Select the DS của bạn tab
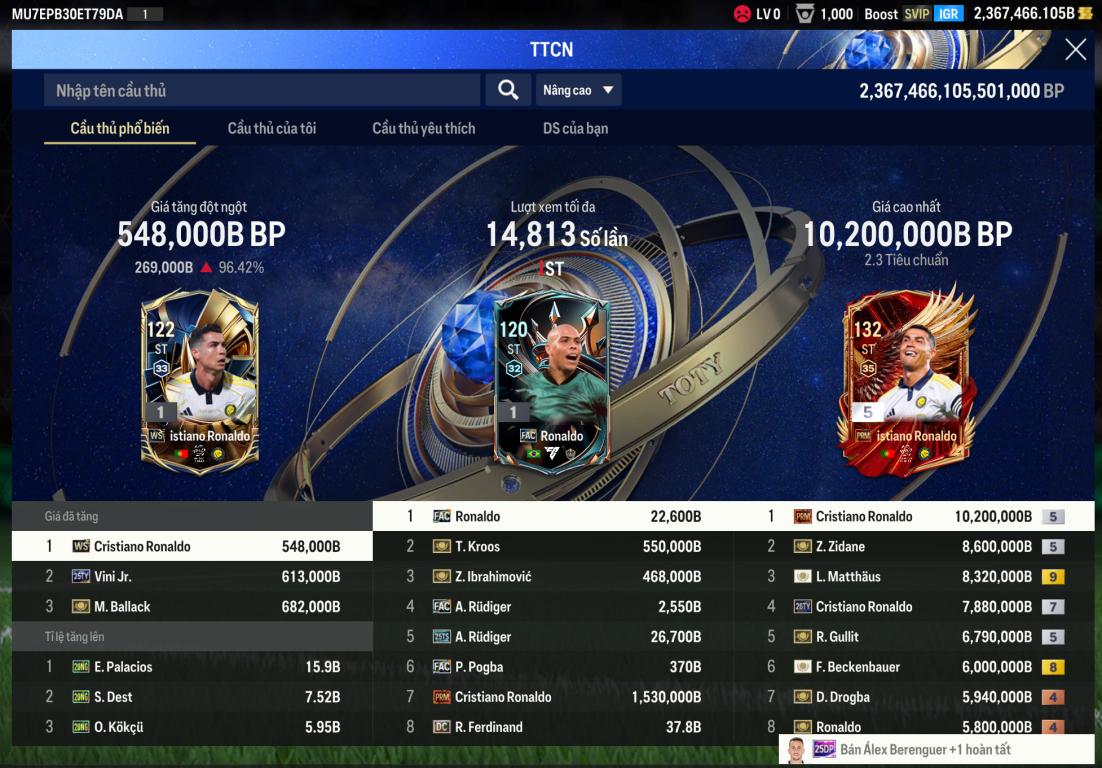1102x768 pixels. click(x=575, y=128)
